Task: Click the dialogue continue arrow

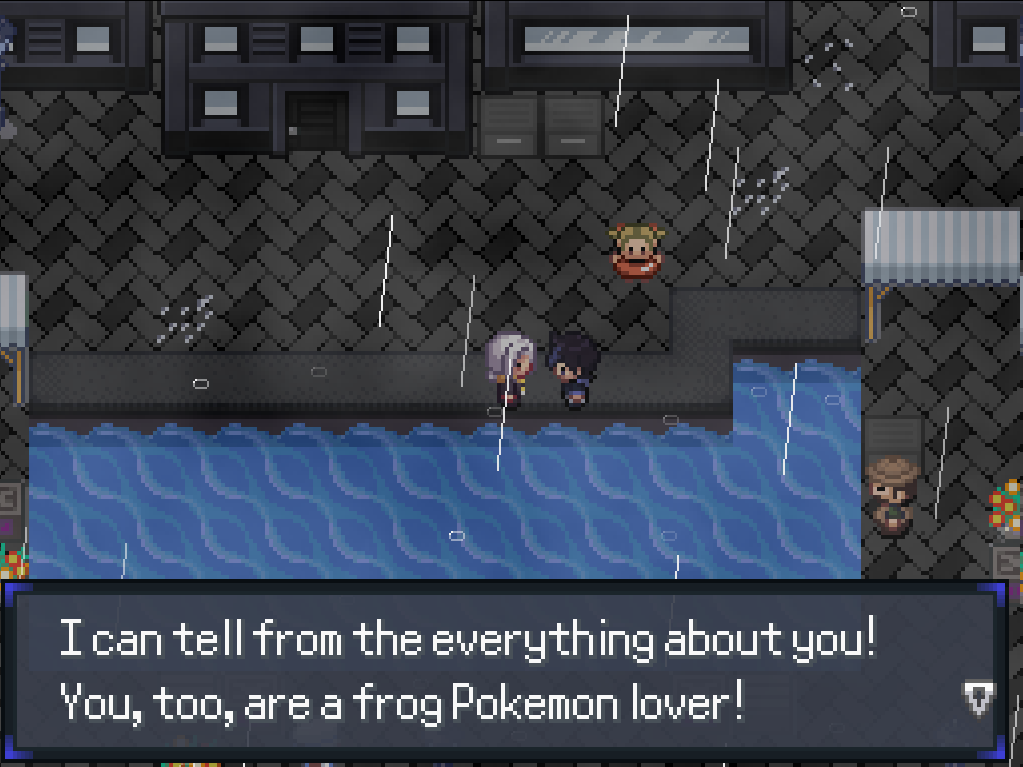Action: pos(979,699)
